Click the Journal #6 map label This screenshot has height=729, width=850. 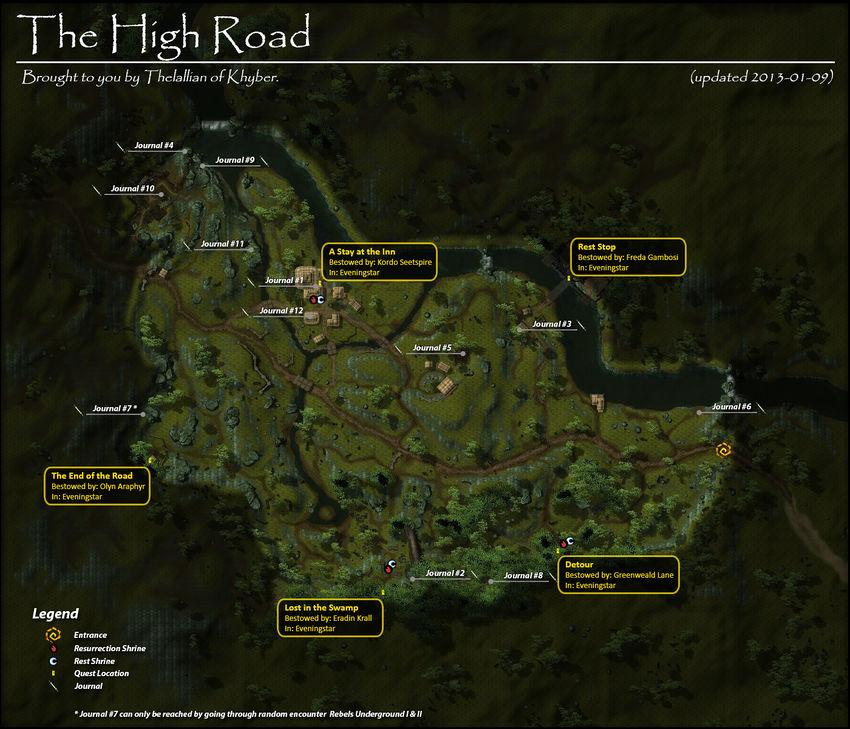(x=731, y=407)
